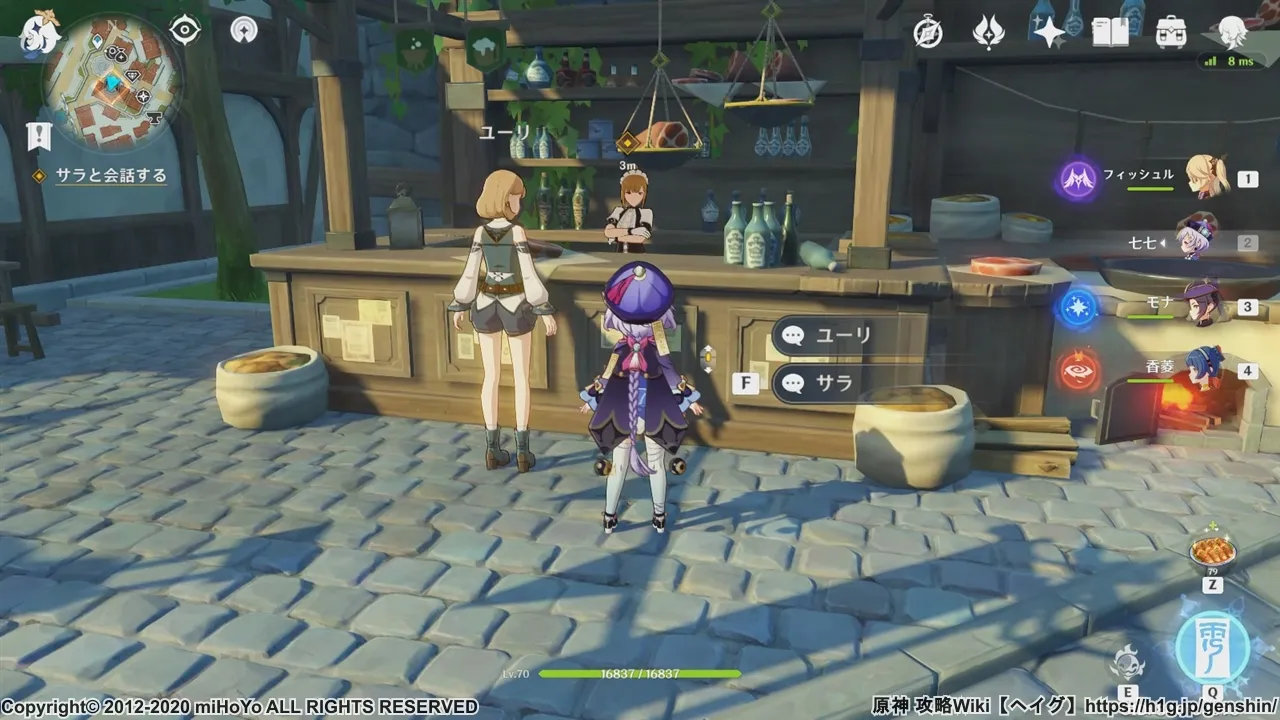Image resolution: width=1280 pixels, height=720 pixels.
Task: Open the inventory backpack icon
Action: point(1170,33)
